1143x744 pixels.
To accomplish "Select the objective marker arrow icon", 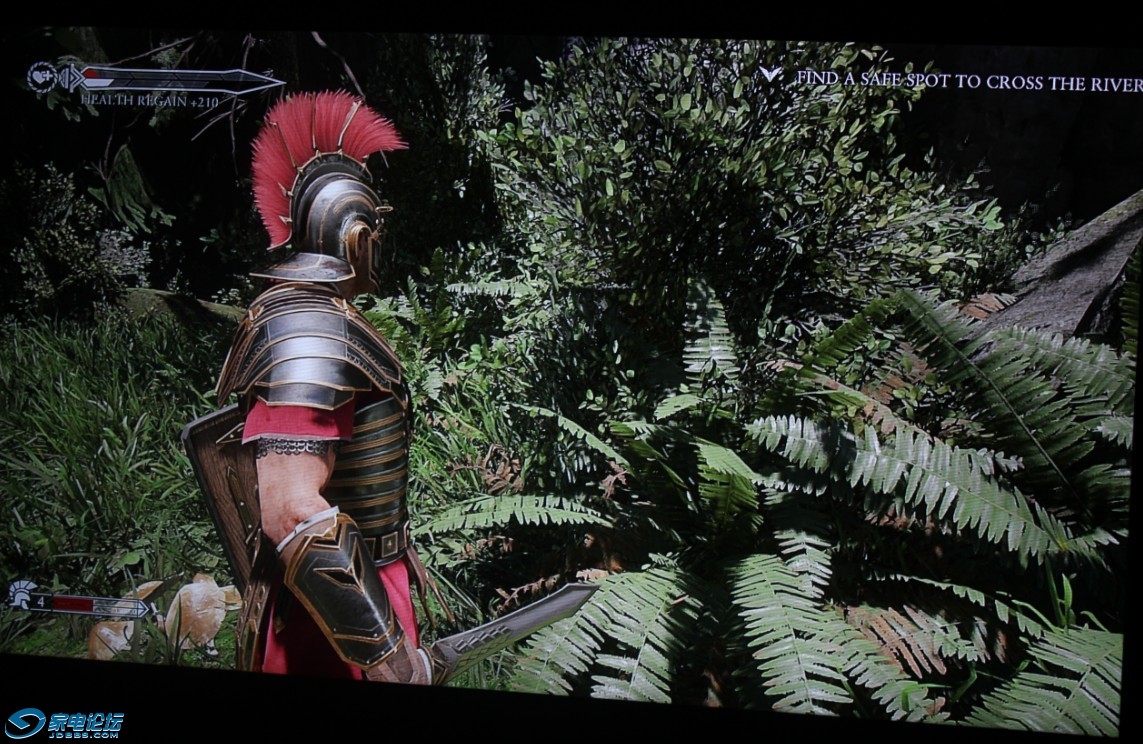I will [770, 74].
